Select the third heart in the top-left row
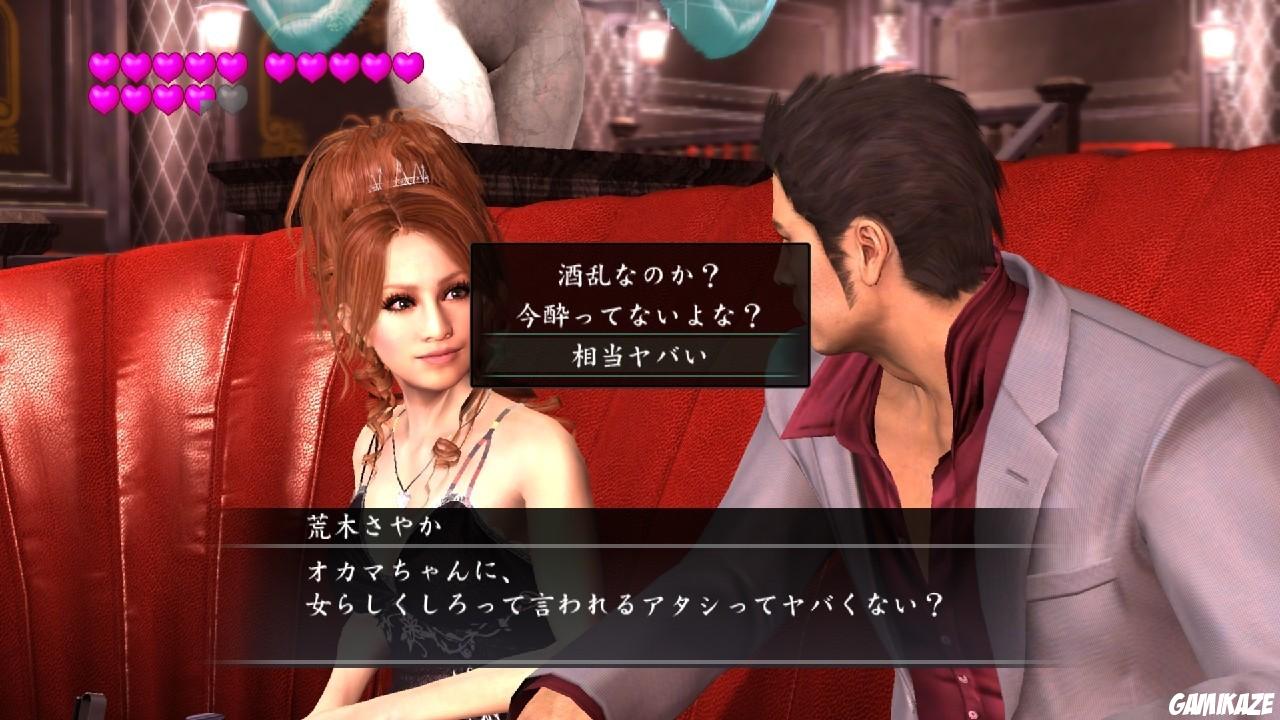Image resolution: width=1280 pixels, height=720 pixels. 166,66
